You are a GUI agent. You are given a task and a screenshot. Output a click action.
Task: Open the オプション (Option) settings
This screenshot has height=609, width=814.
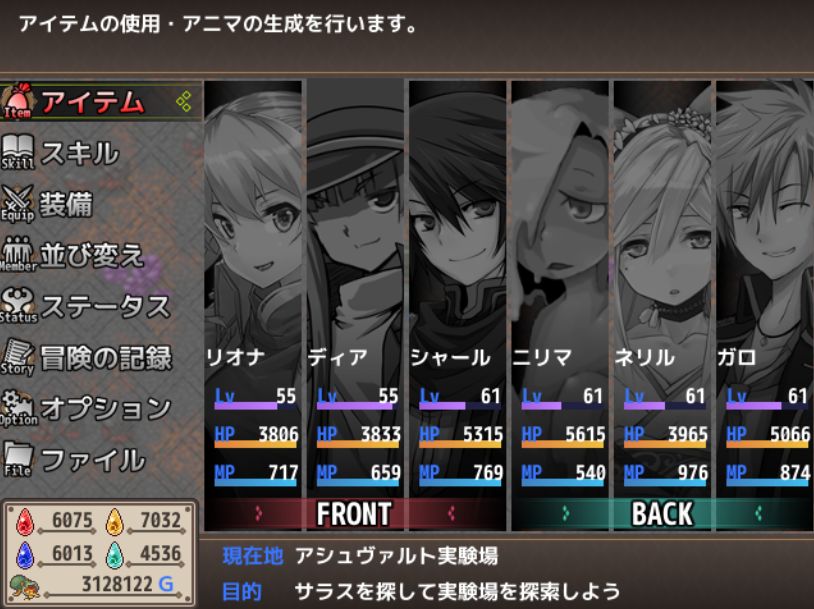pos(105,408)
